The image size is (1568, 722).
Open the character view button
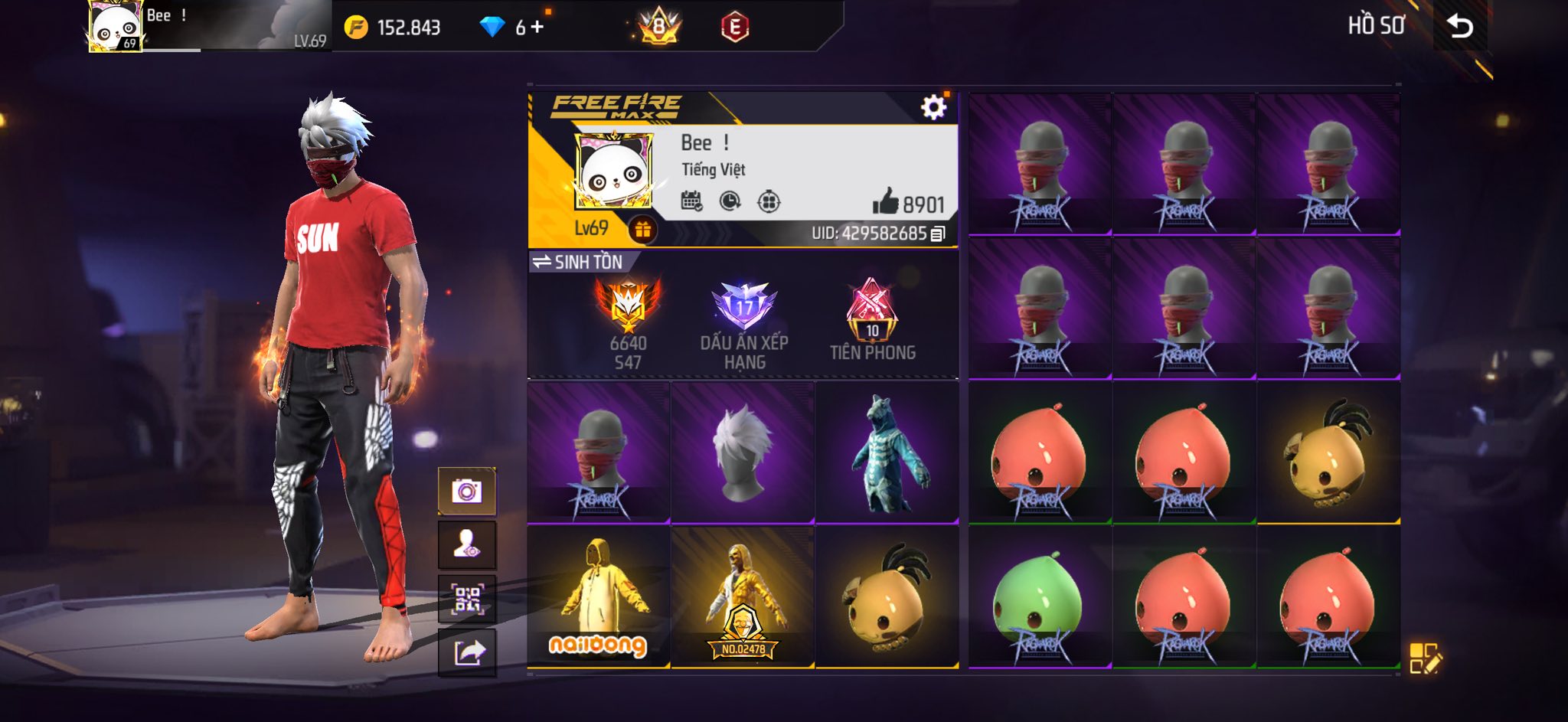(466, 544)
